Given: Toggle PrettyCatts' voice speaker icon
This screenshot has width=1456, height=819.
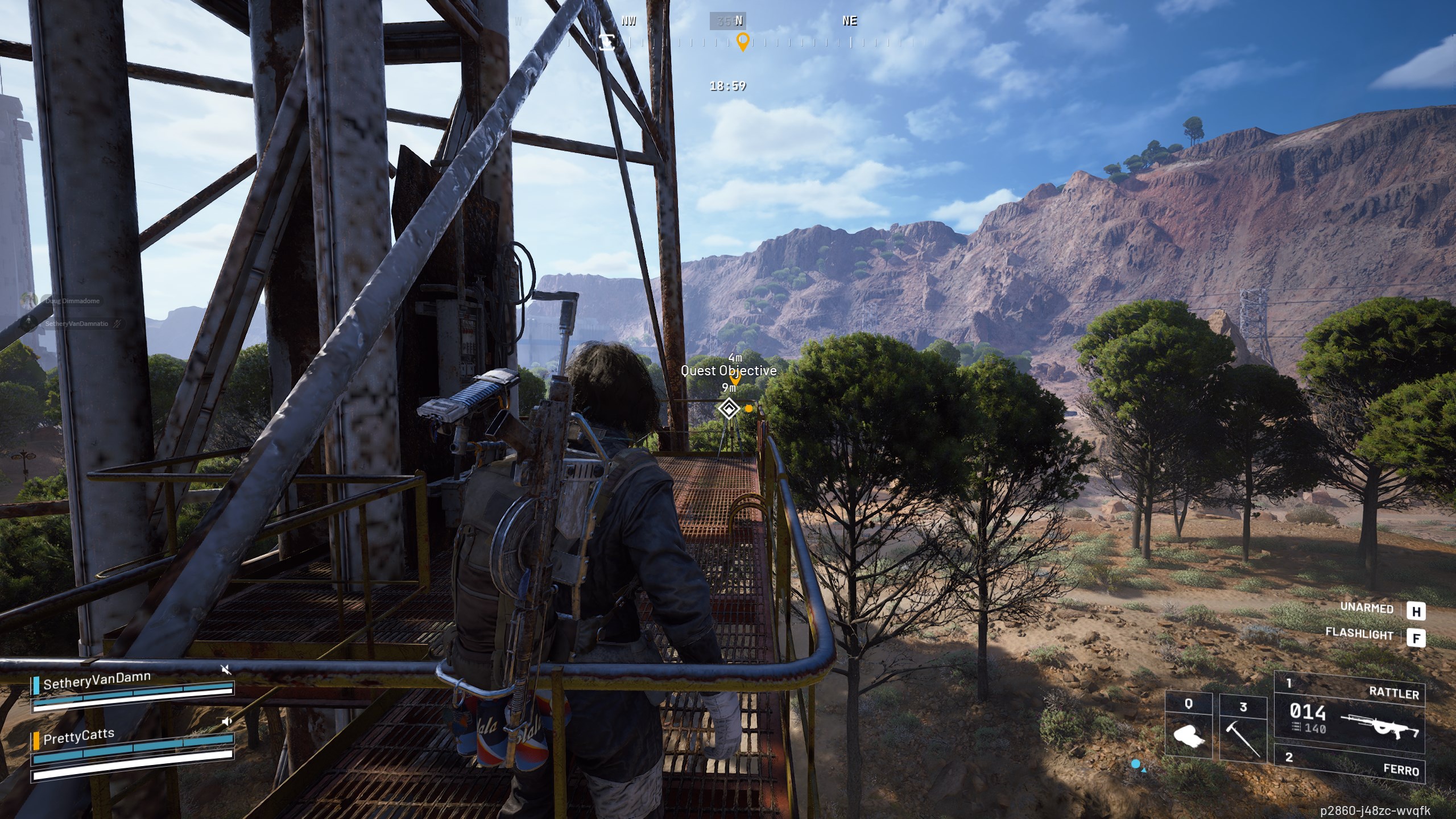Looking at the screenshot, I should tap(227, 722).
